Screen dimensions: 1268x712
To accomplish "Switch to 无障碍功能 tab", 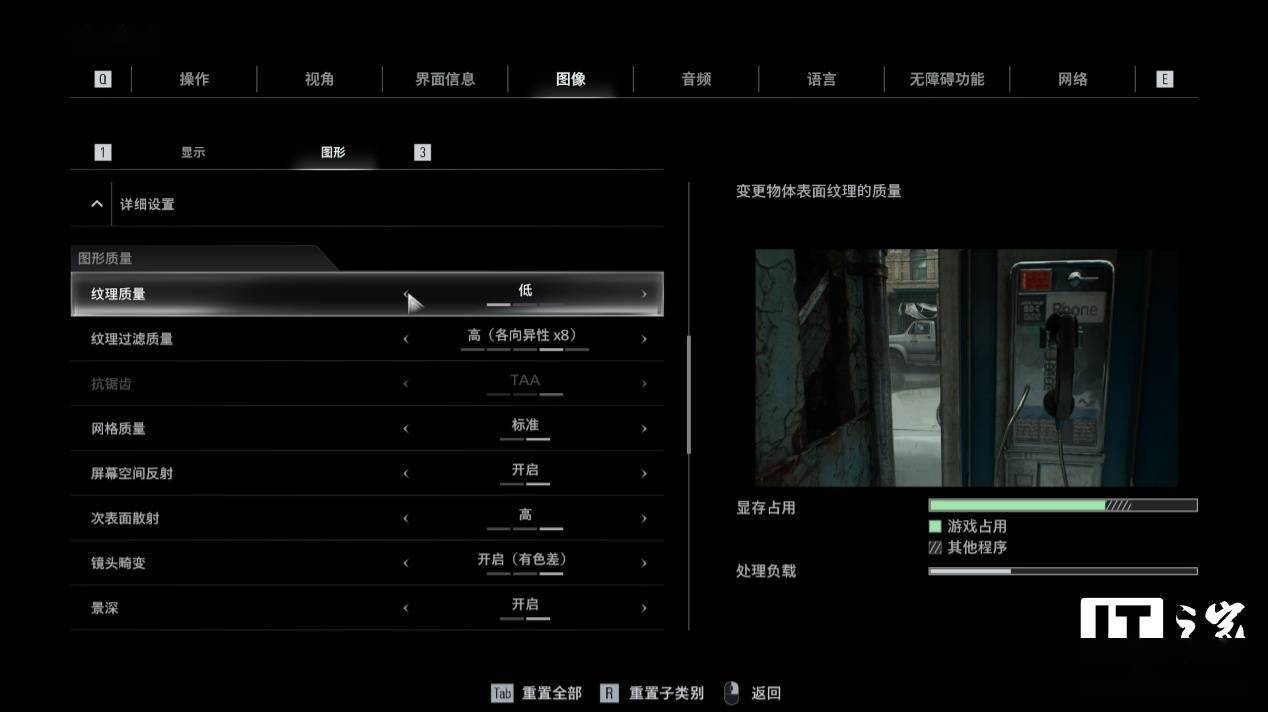I will [946, 79].
